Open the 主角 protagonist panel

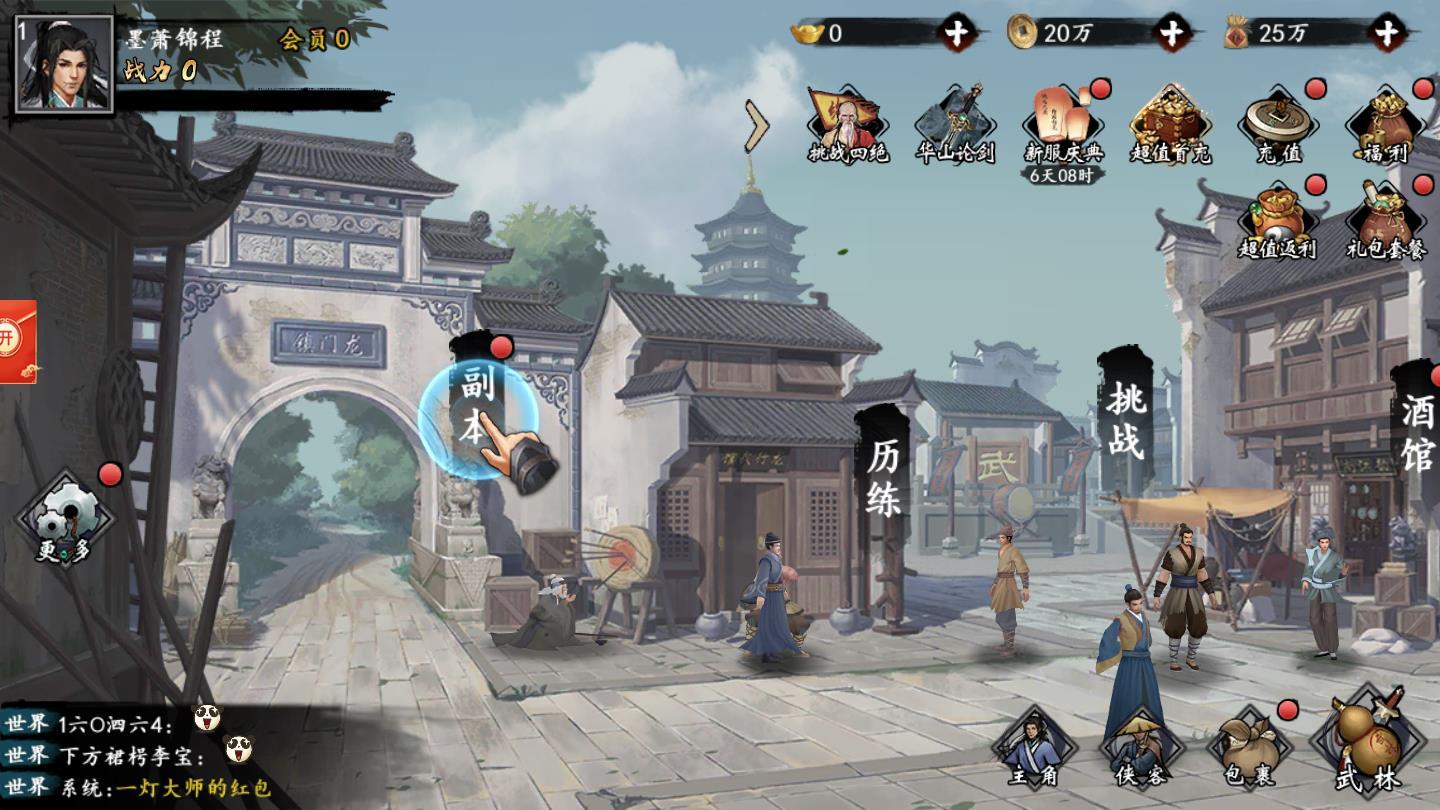pyautogui.click(x=1032, y=748)
